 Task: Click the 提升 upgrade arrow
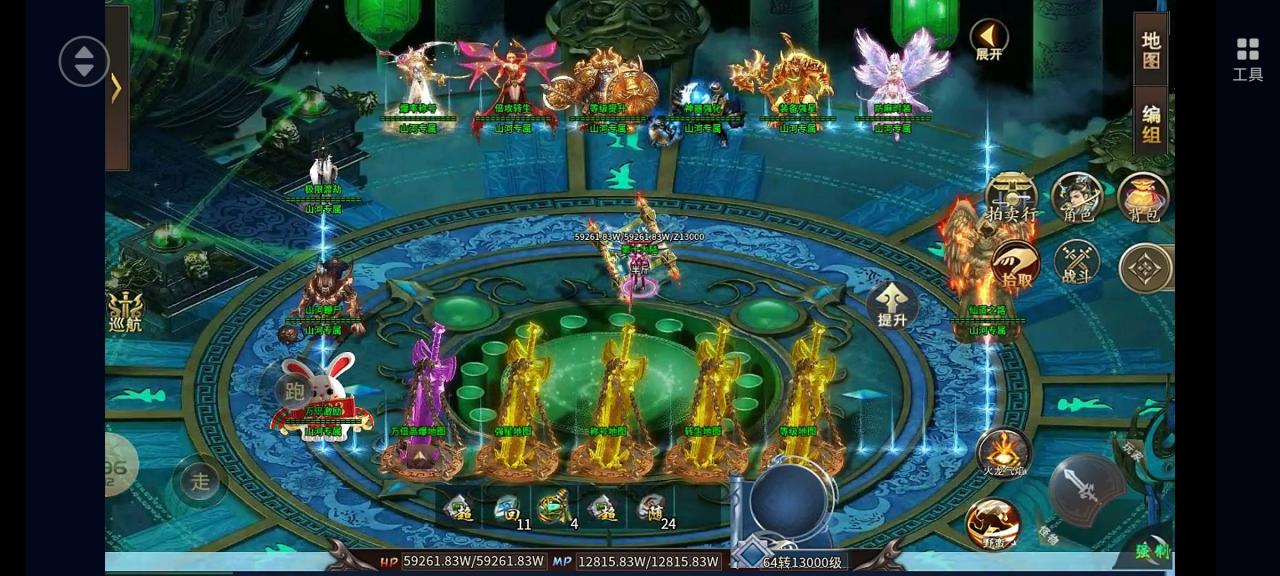click(892, 305)
